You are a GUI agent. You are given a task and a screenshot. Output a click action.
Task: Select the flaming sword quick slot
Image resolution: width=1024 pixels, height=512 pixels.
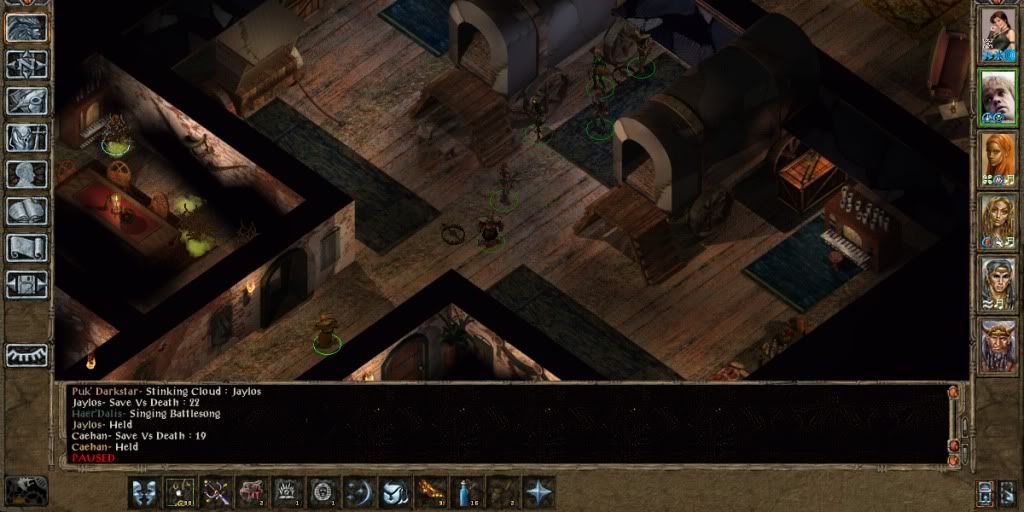click(x=431, y=492)
